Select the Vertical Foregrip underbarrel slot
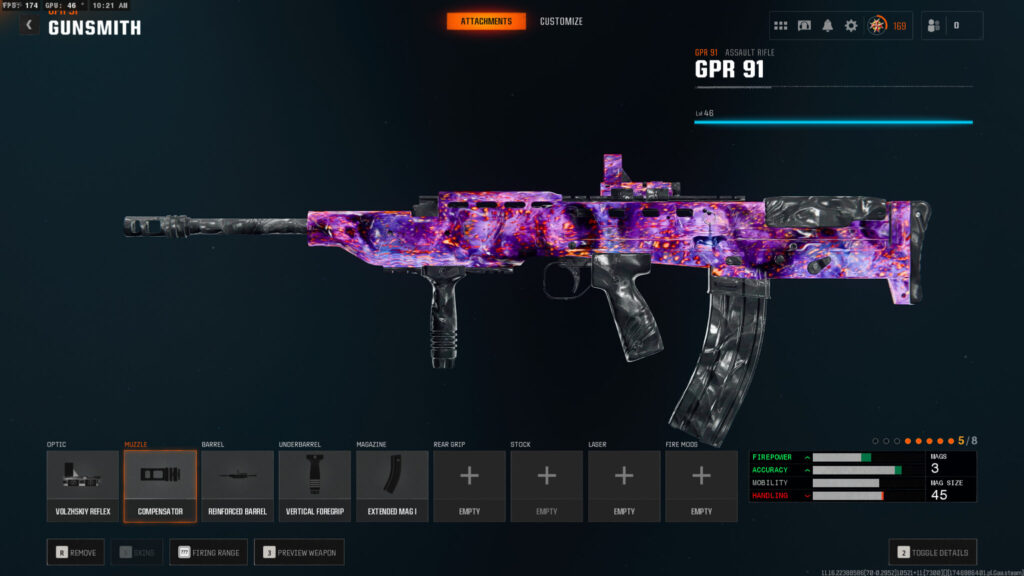 tap(315, 485)
